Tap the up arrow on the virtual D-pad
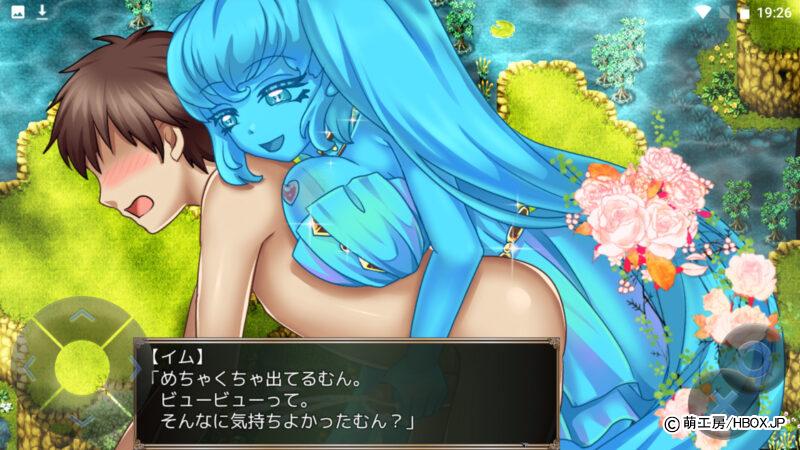800x450 pixels. click(79, 316)
